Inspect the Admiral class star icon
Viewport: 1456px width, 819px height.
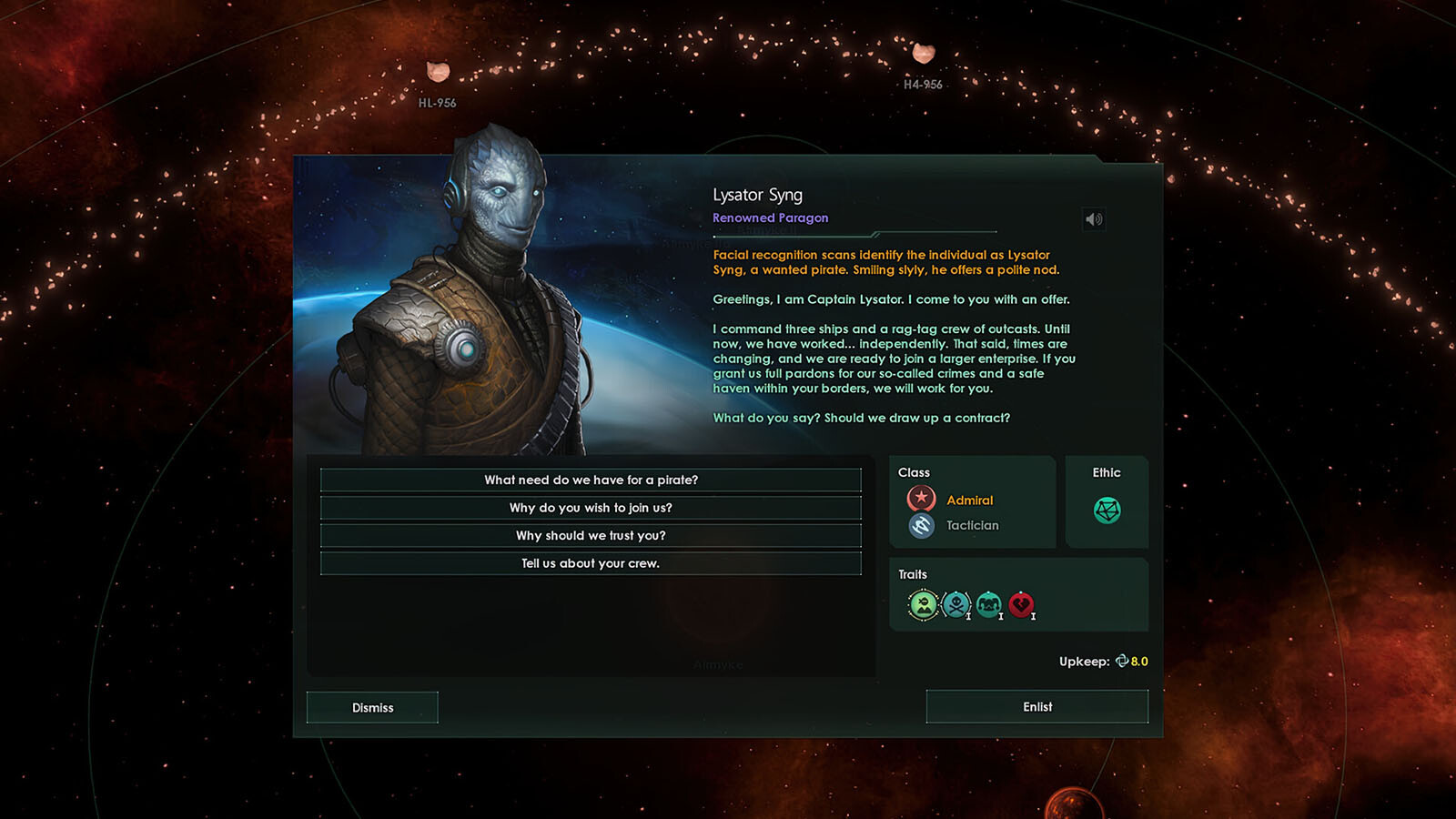coord(921,499)
